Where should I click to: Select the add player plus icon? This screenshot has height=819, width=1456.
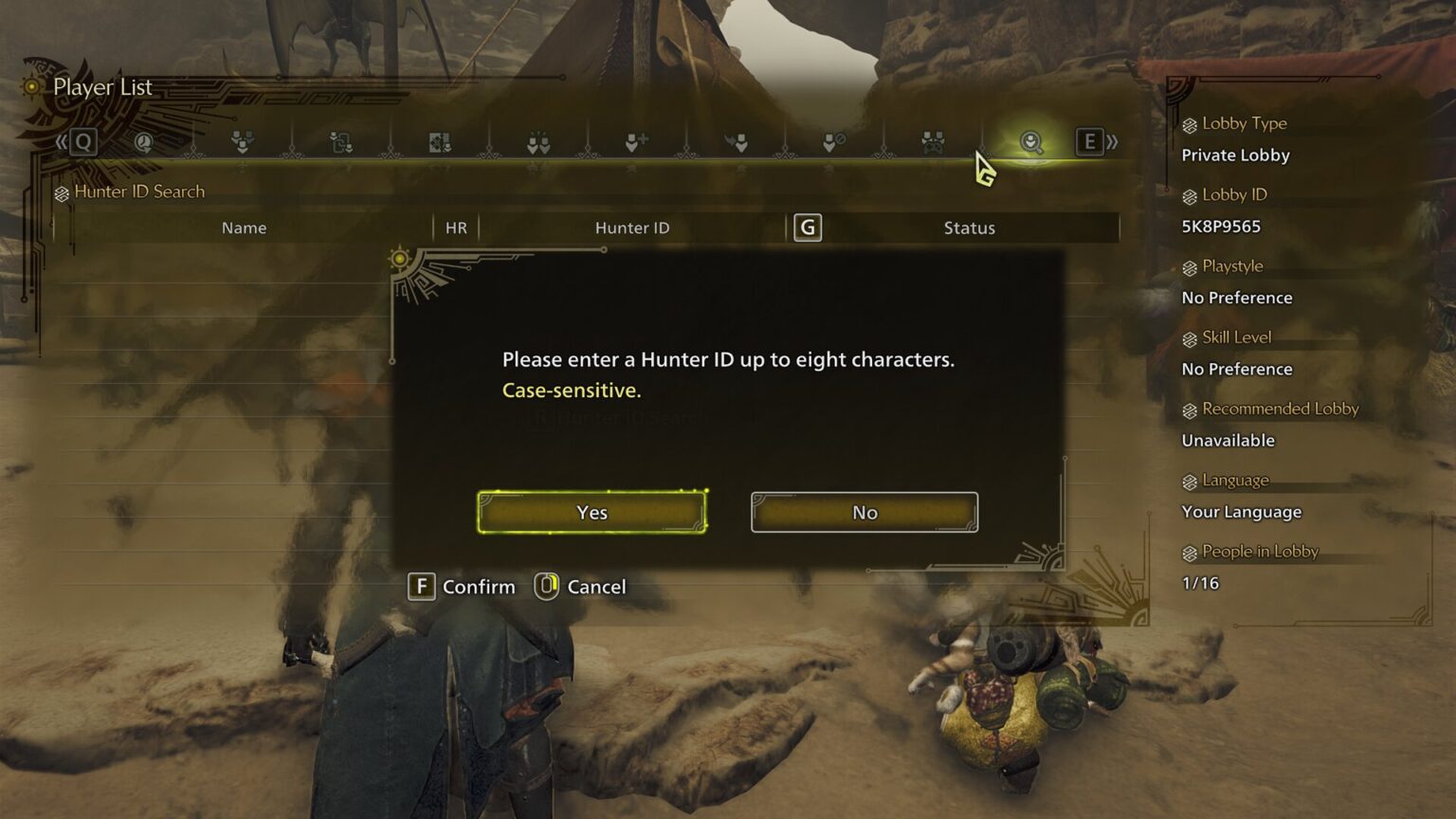point(638,142)
